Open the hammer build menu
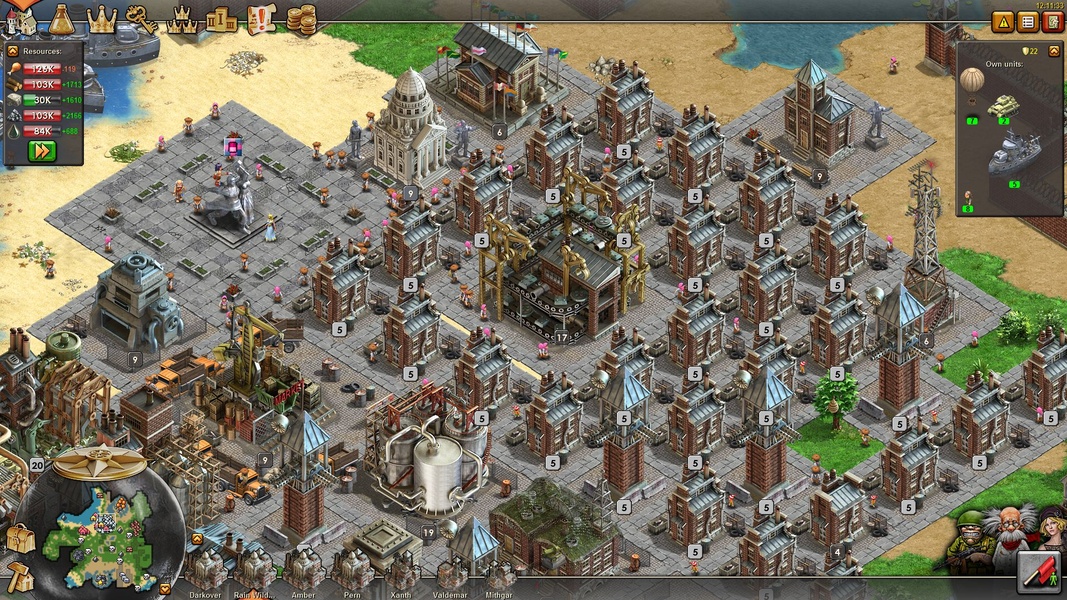The width and height of the screenshot is (1067, 600). click(x=19, y=576)
